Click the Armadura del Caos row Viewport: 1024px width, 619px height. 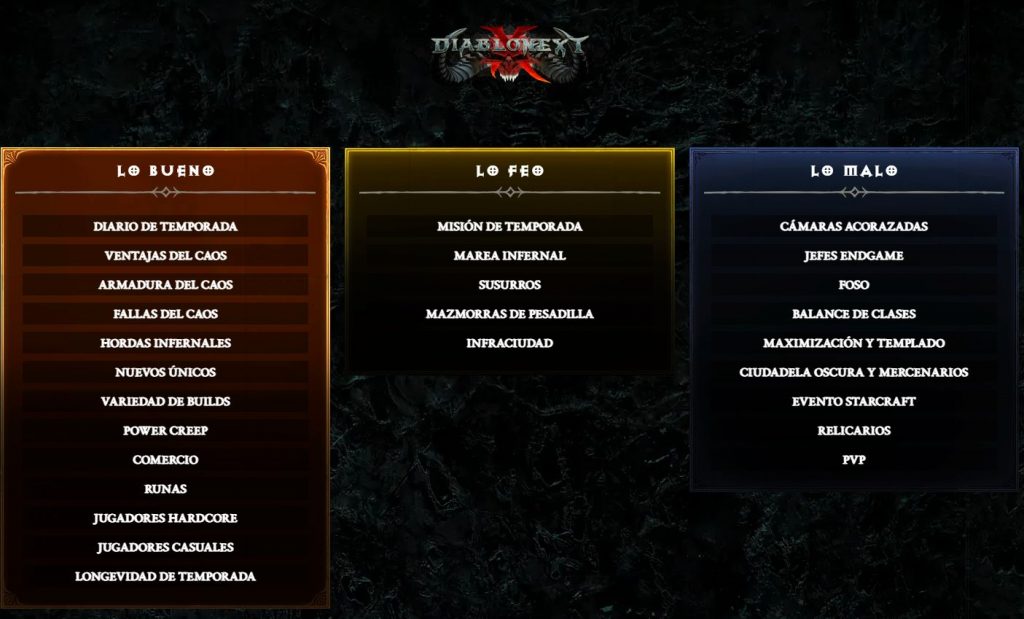[x=165, y=285]
